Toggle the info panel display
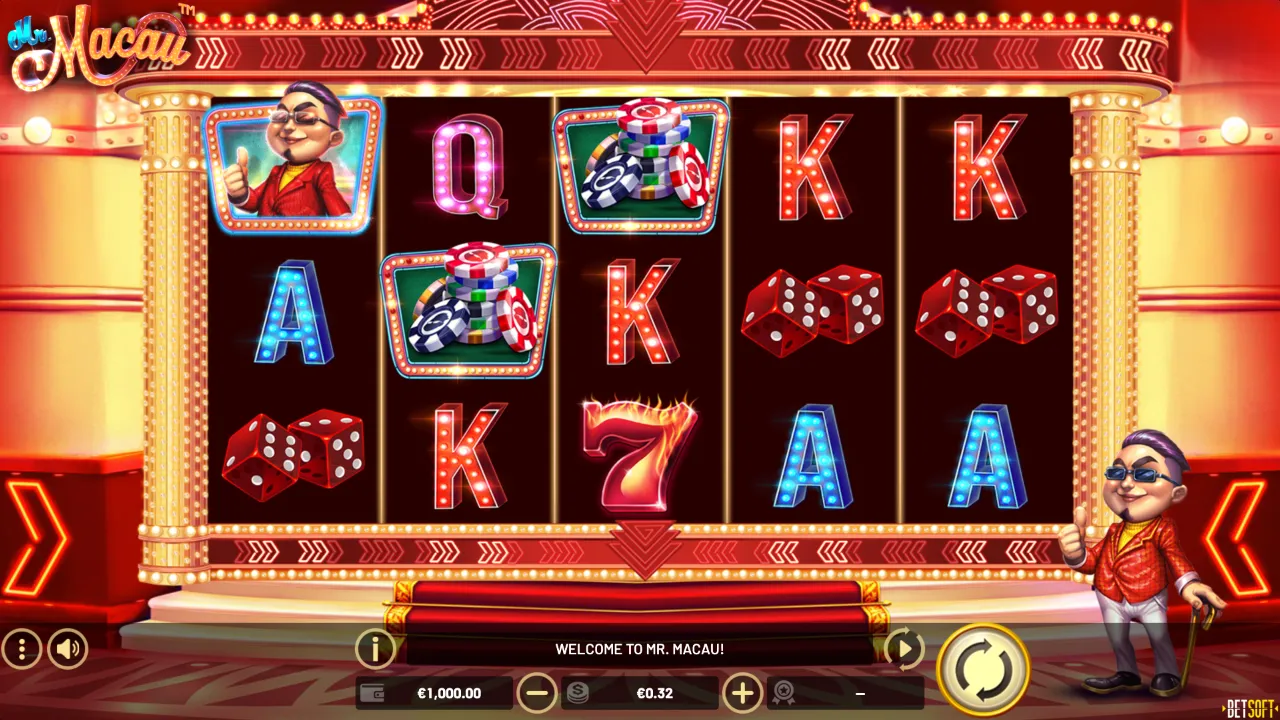The image size is (1280, 720). pos(376,649)
